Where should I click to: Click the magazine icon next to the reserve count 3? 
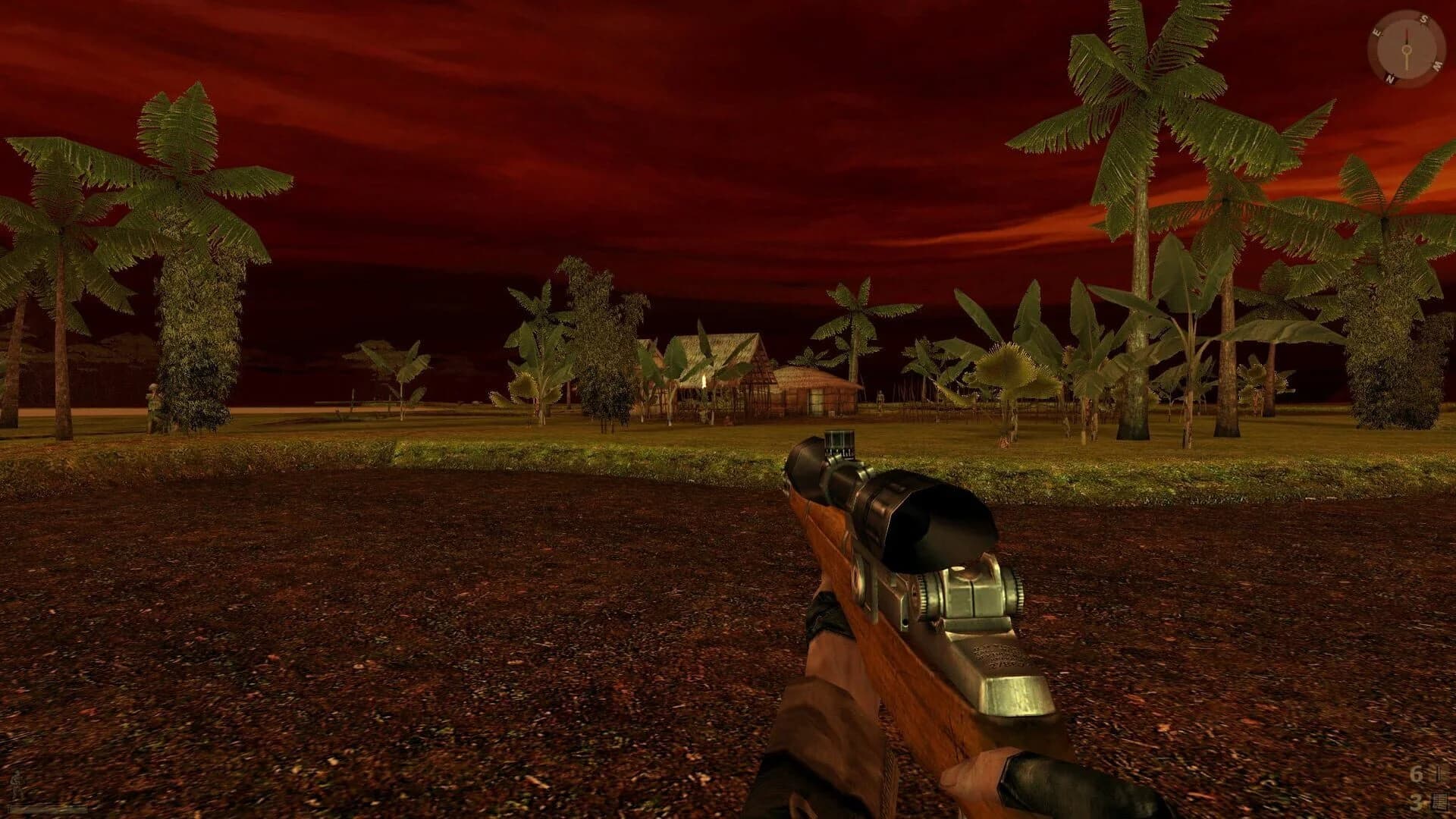coord(1439,802)
